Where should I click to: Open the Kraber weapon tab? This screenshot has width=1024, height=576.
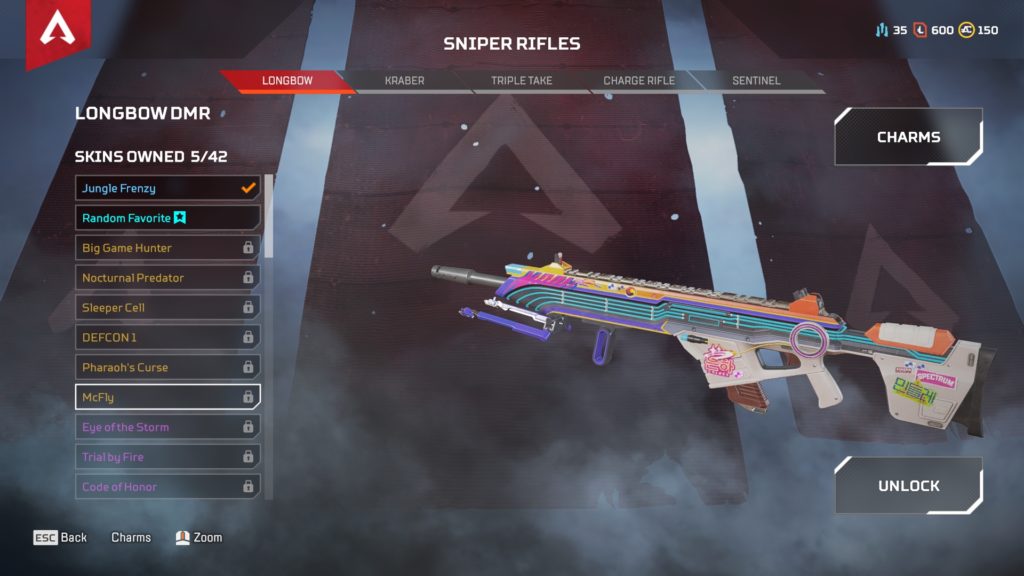(x=404, y=81)
